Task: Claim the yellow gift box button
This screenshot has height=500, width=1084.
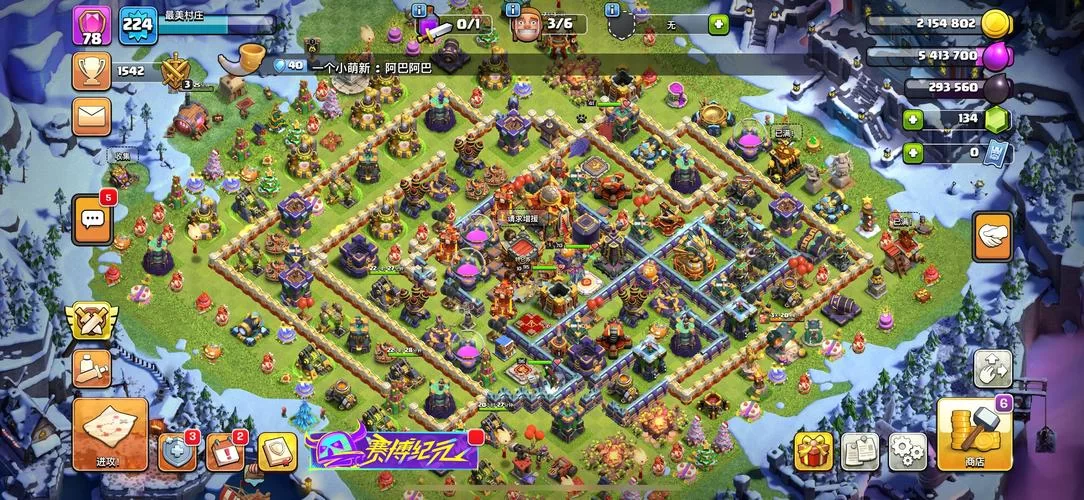Action: click(813, 452)
